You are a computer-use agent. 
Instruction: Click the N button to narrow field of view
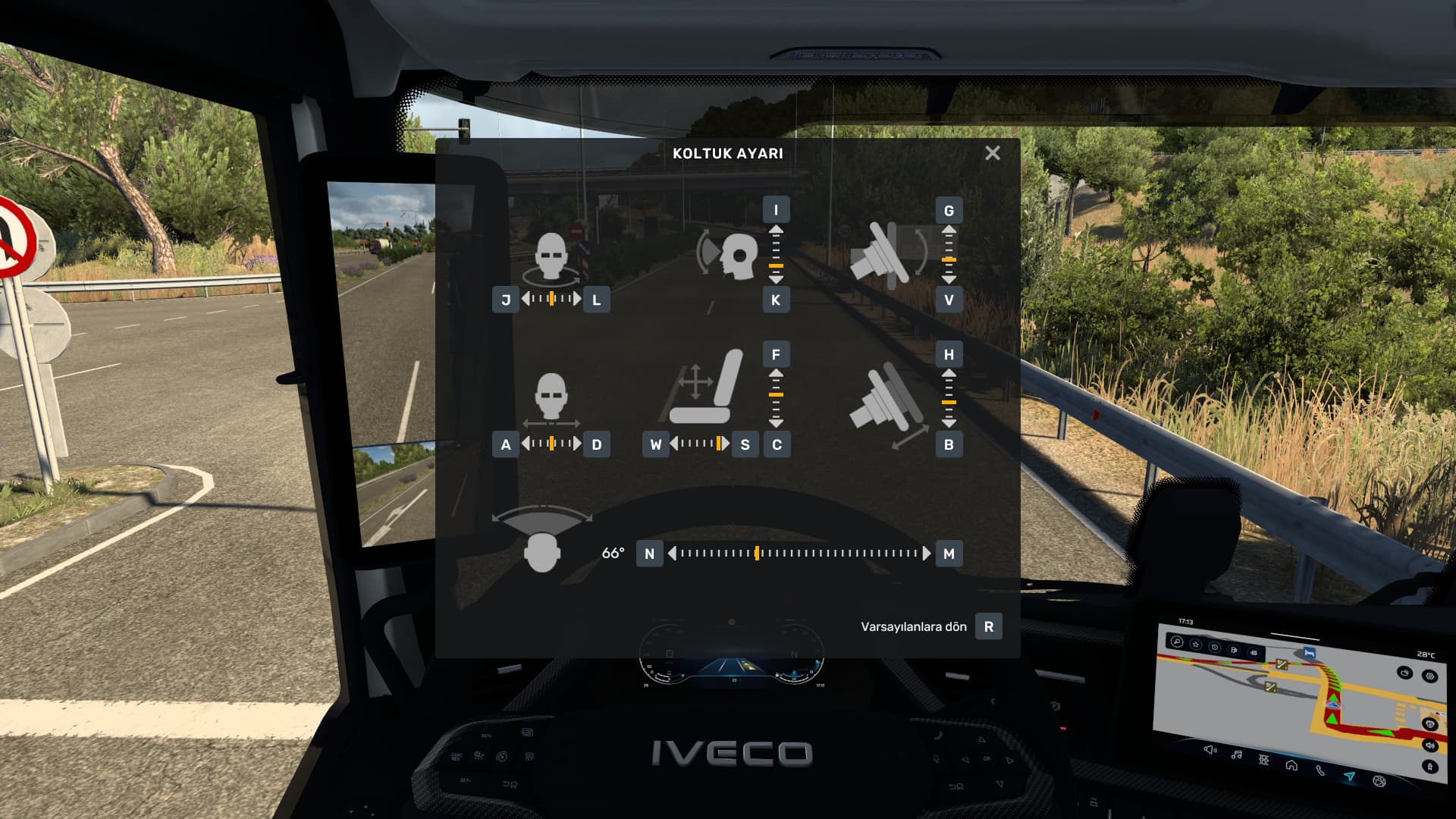[x=649, y=554]
